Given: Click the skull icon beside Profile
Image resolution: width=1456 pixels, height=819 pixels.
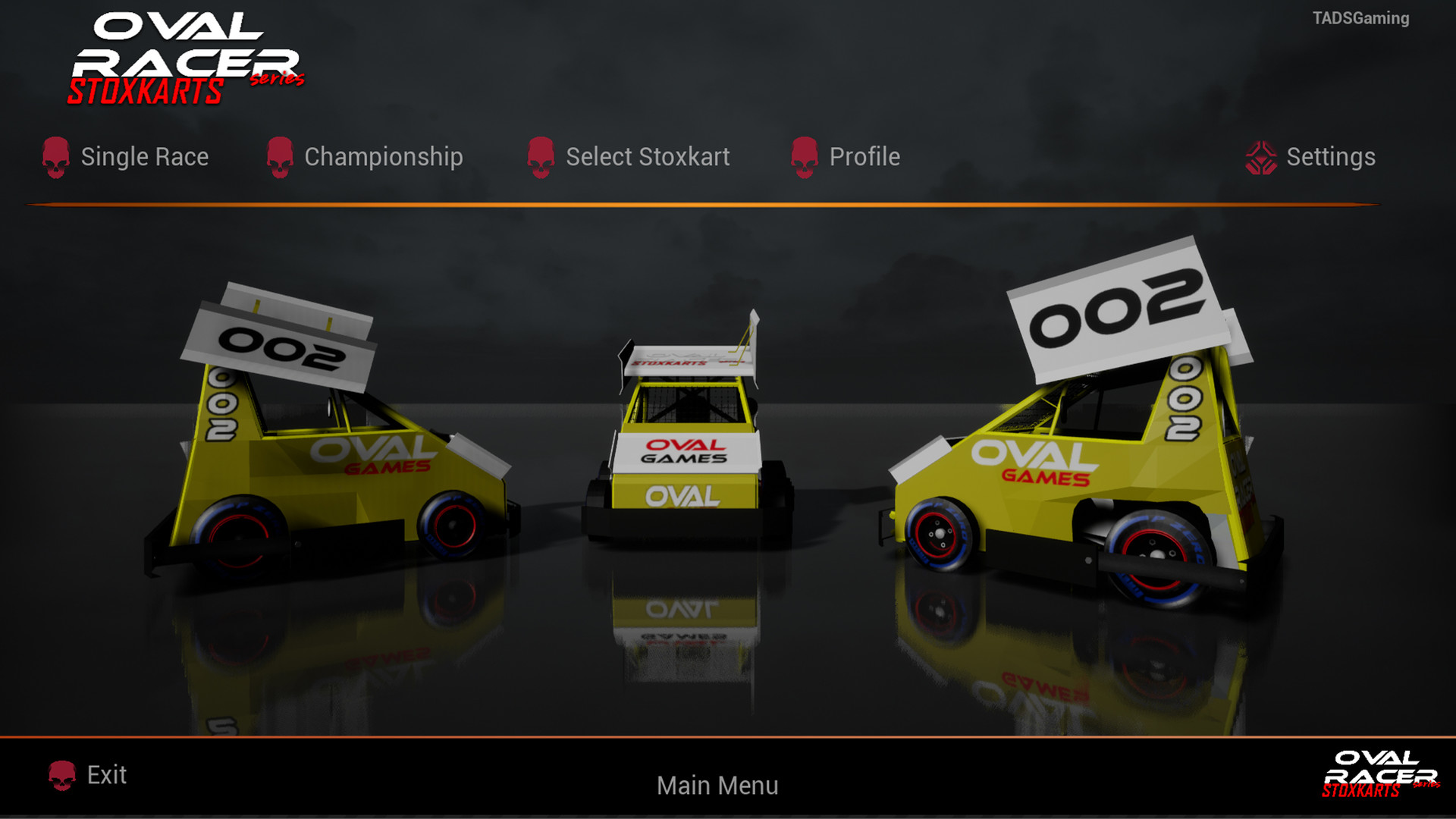Looking at the screenshot, I should click(x=804, y=157).
